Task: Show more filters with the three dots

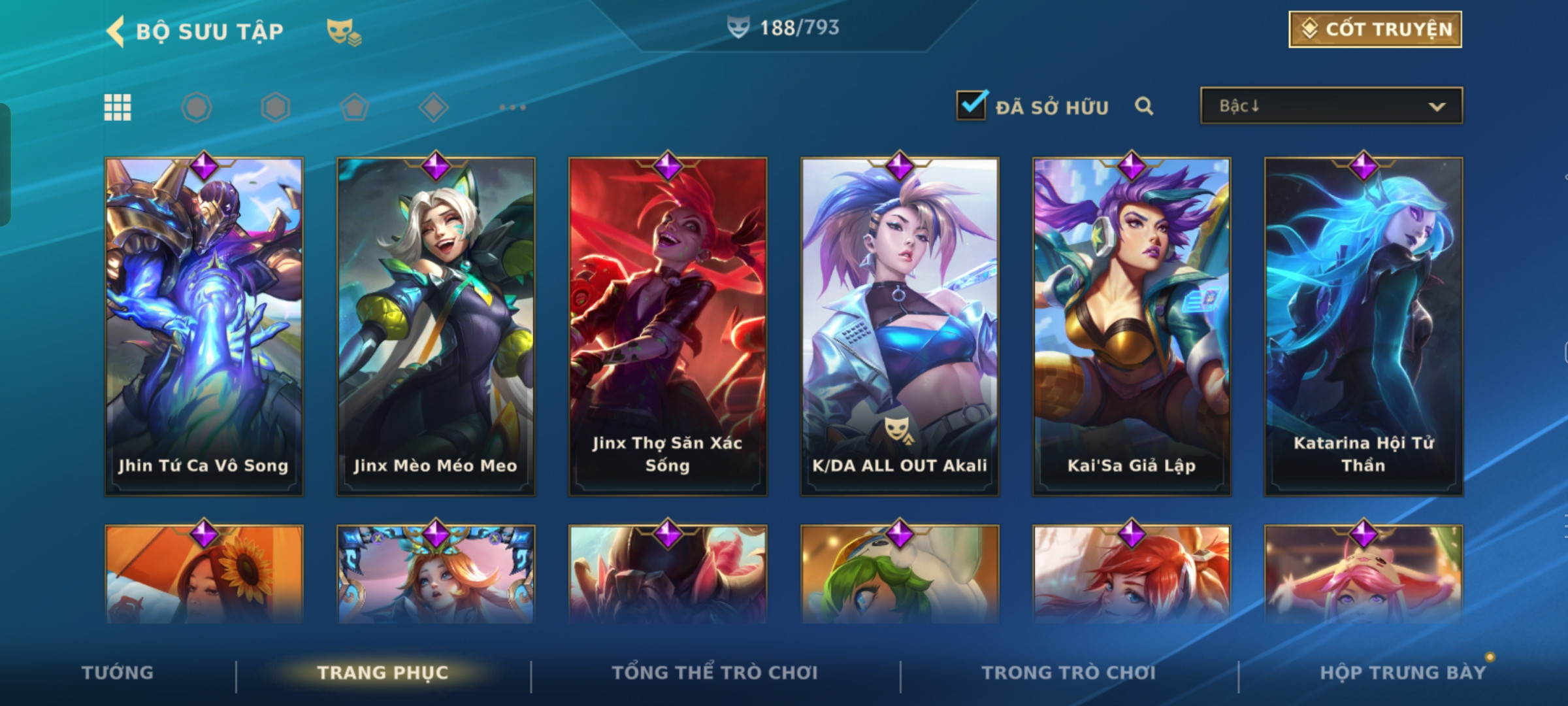Action: tap(512, 107)
